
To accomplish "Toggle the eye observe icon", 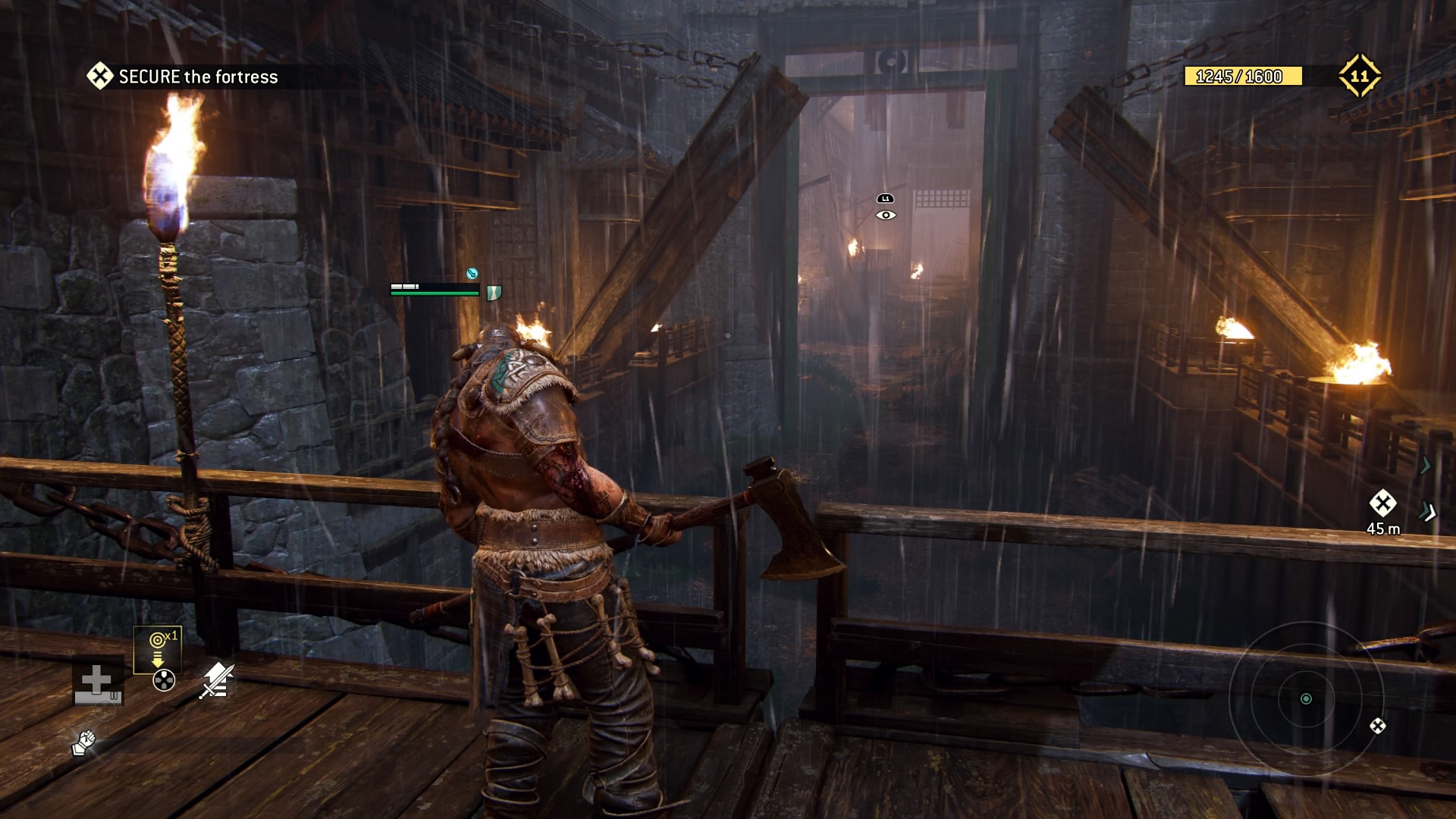I will [x=886, y=215].
